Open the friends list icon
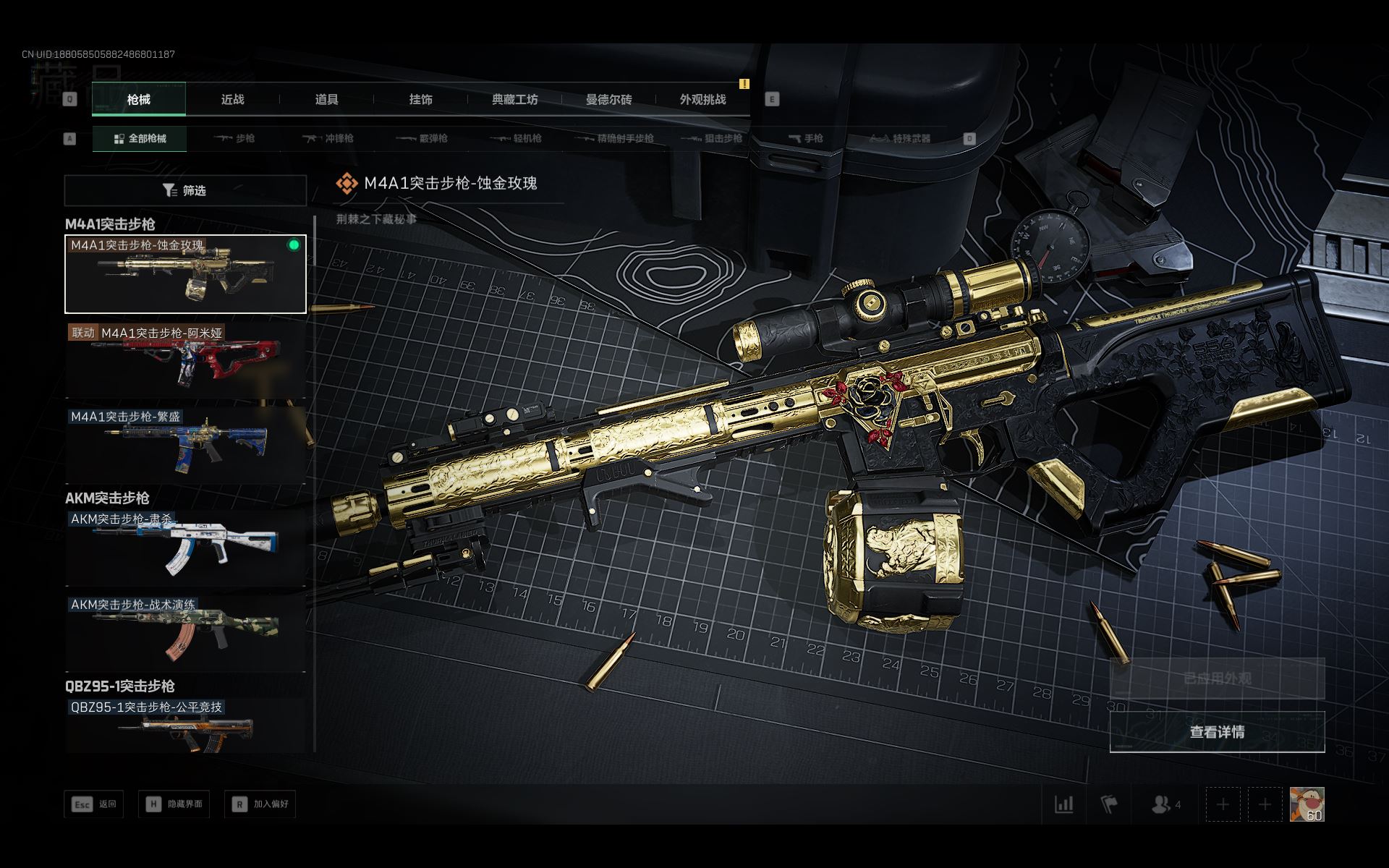This screenshot has height=868, width=1389. point(1165,804)
